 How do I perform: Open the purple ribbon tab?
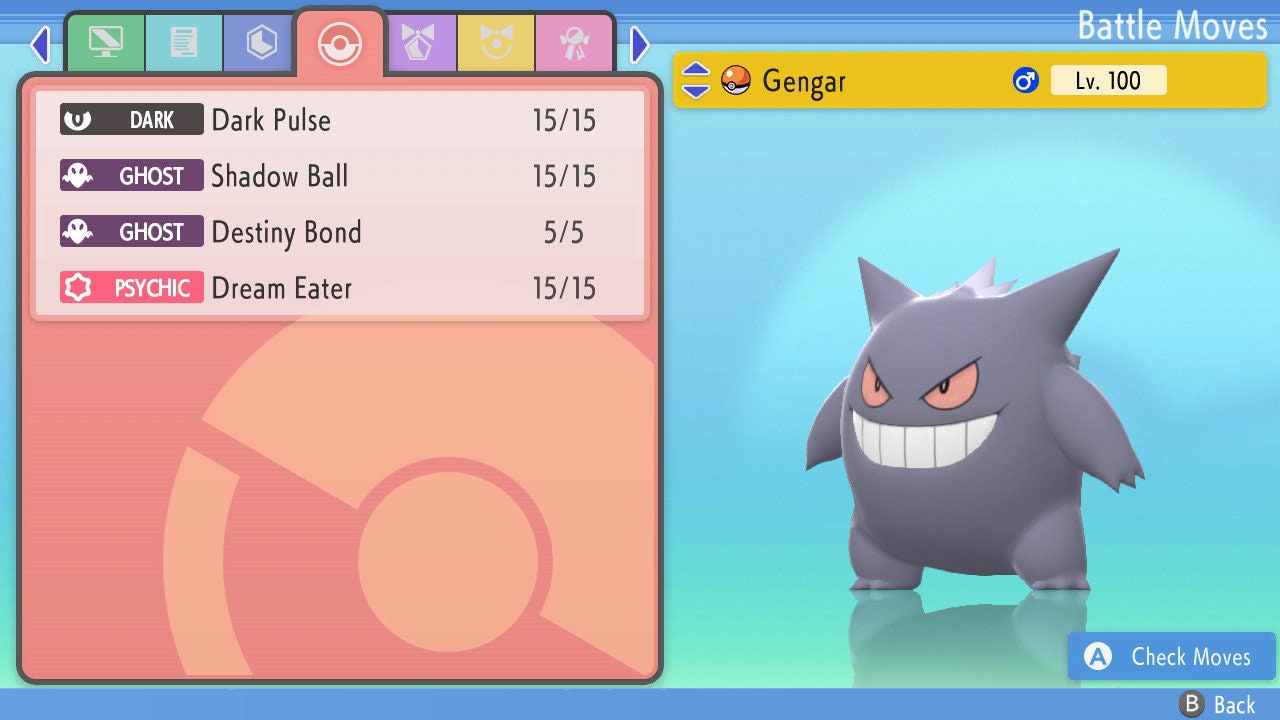pyautogui.click(x=418, y=44)
